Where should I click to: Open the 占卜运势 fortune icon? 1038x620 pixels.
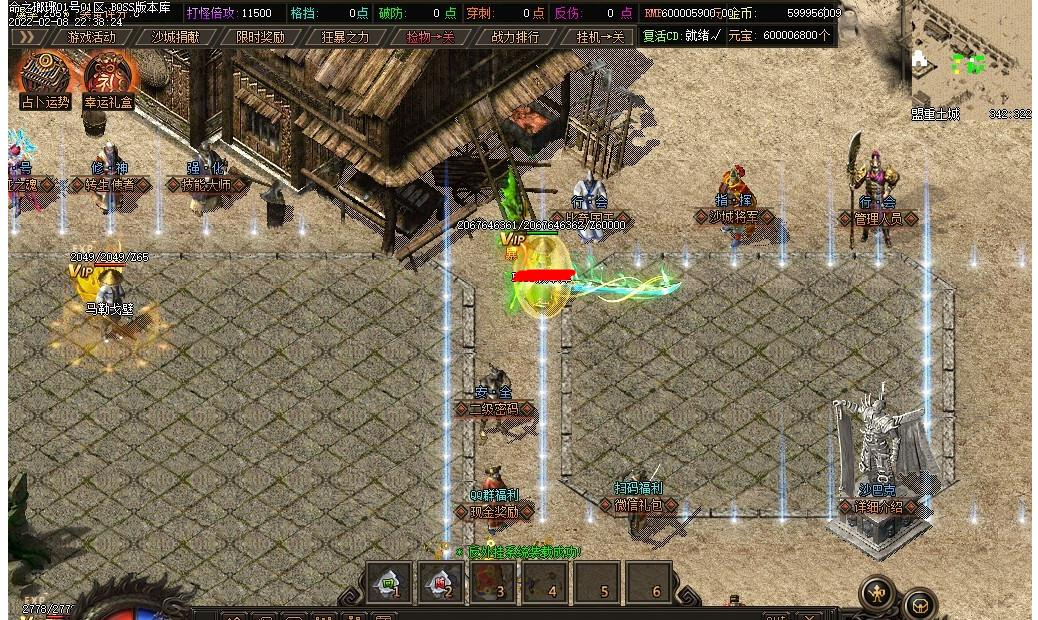coord(45,76)
